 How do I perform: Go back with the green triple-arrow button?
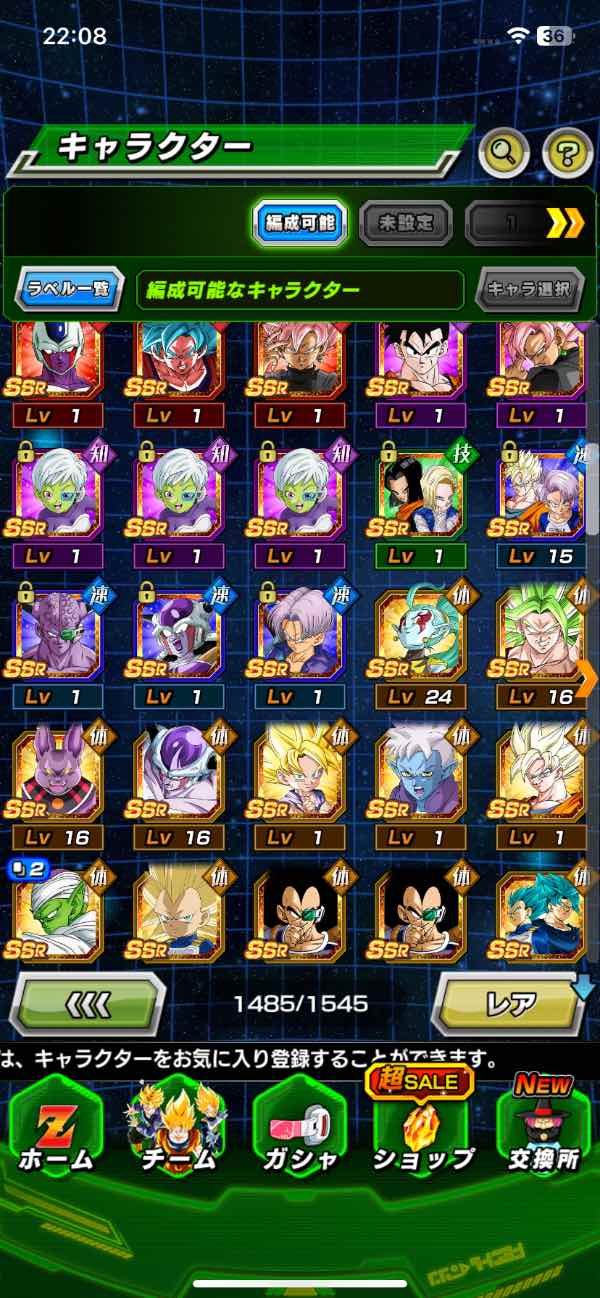click(x=90, y=1002)
